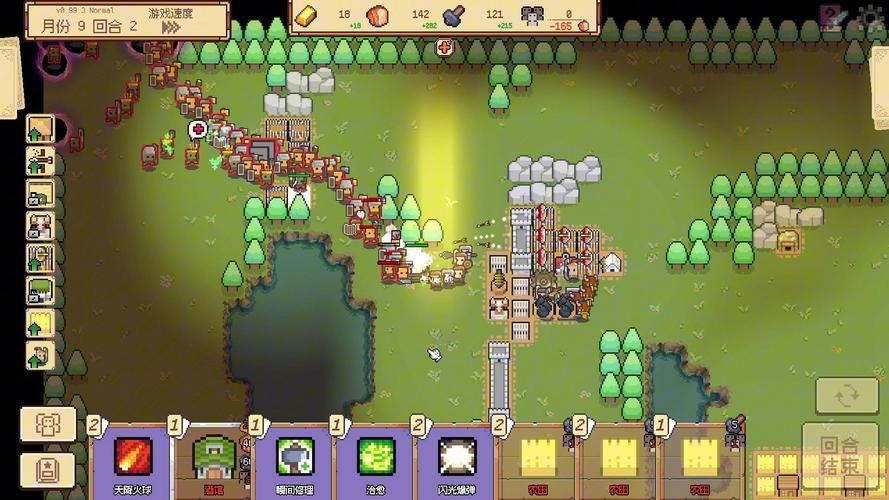
Task: Select the 瞬间修理 instant repair card
Action: [294, 458]
